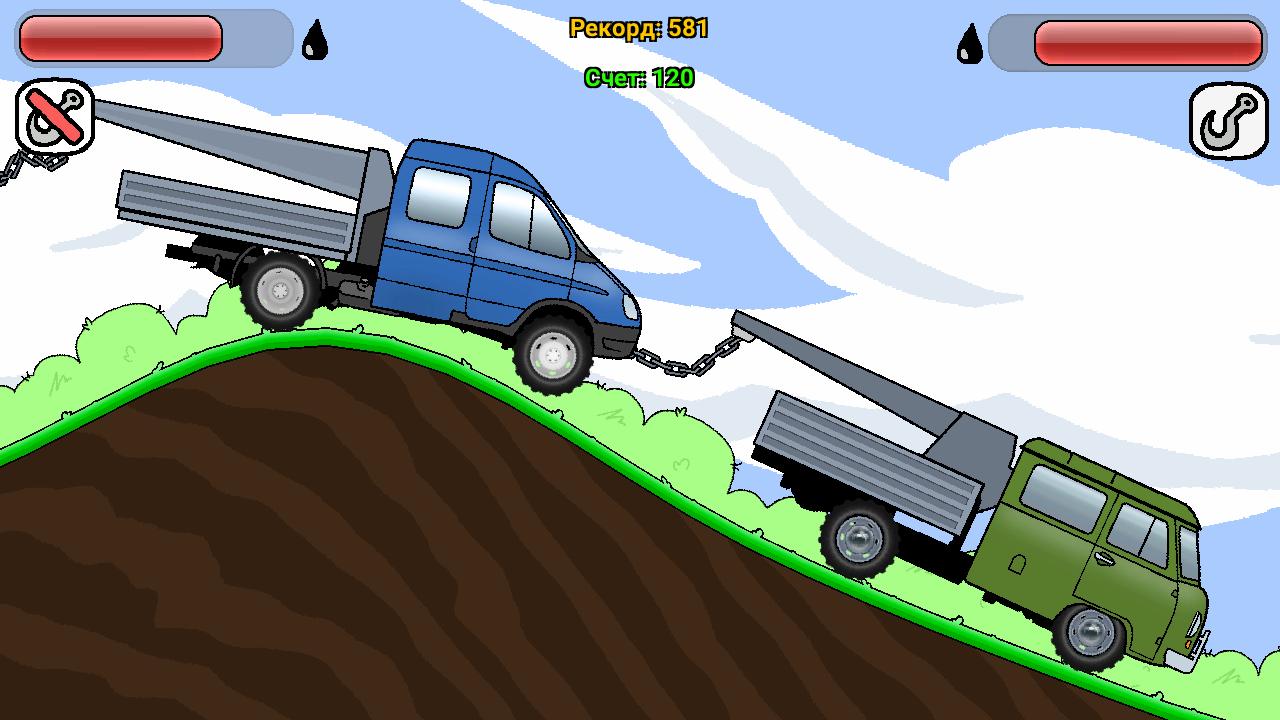The height and width of the screenshot is (720, 1280).
Task: Click the left truck's rear wheel
Action: pos(280,290)
